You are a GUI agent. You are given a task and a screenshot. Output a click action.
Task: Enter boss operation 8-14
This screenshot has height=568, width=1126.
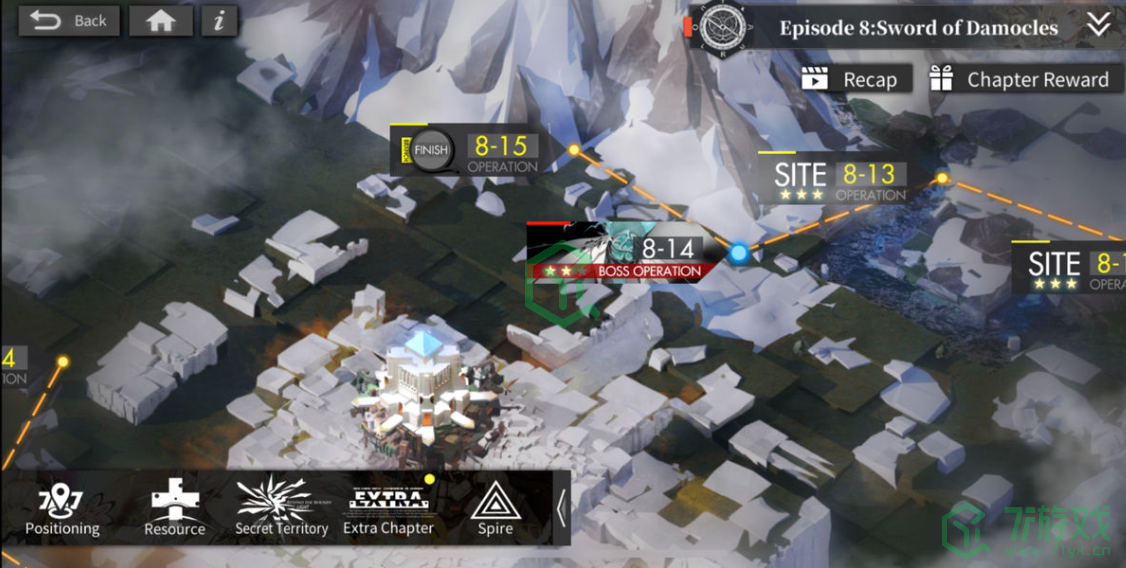pyautogui.click(x=625, y=252)
